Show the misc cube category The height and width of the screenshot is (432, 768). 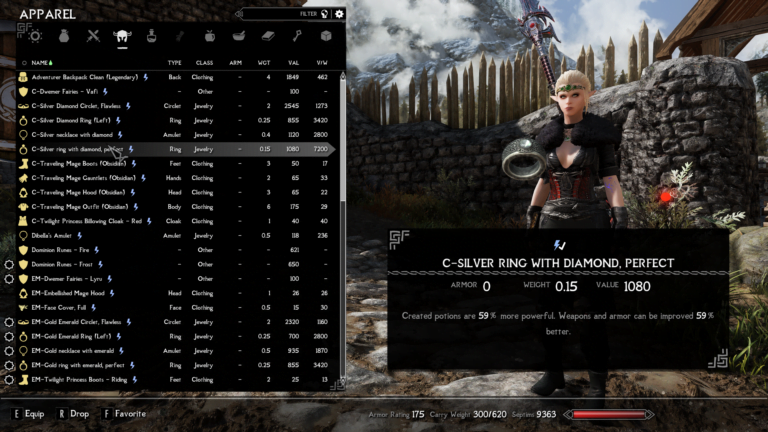point(325,36)
